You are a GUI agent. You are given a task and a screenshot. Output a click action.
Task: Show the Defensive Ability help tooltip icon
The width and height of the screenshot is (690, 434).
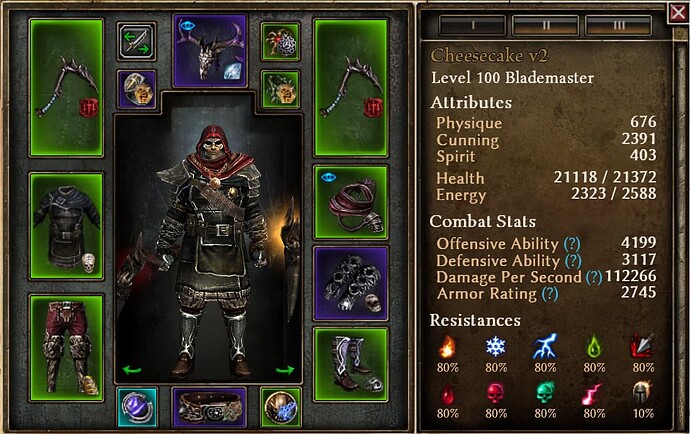click(x=574, y=261)
